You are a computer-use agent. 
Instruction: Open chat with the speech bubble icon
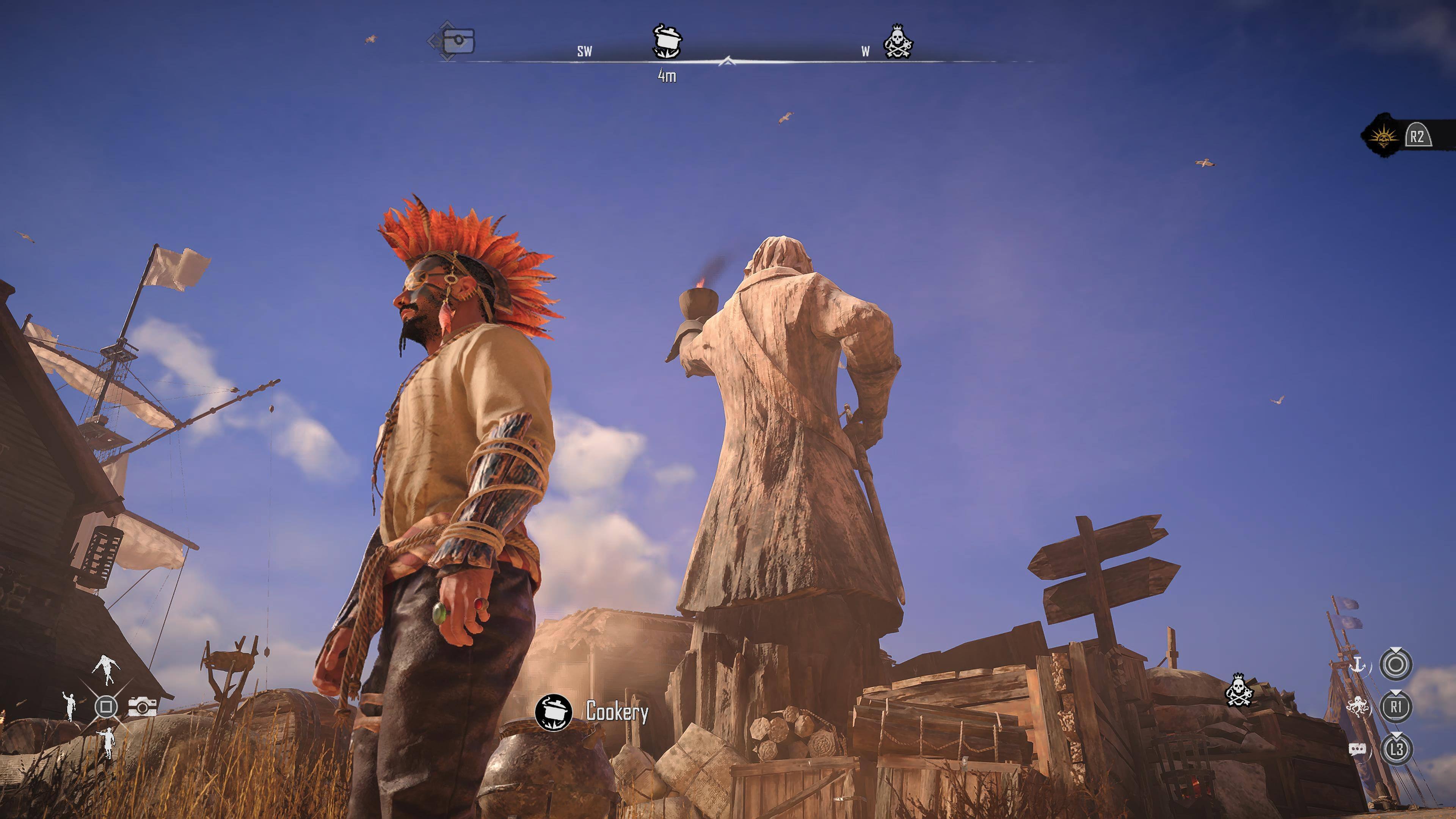[1358, 750]
